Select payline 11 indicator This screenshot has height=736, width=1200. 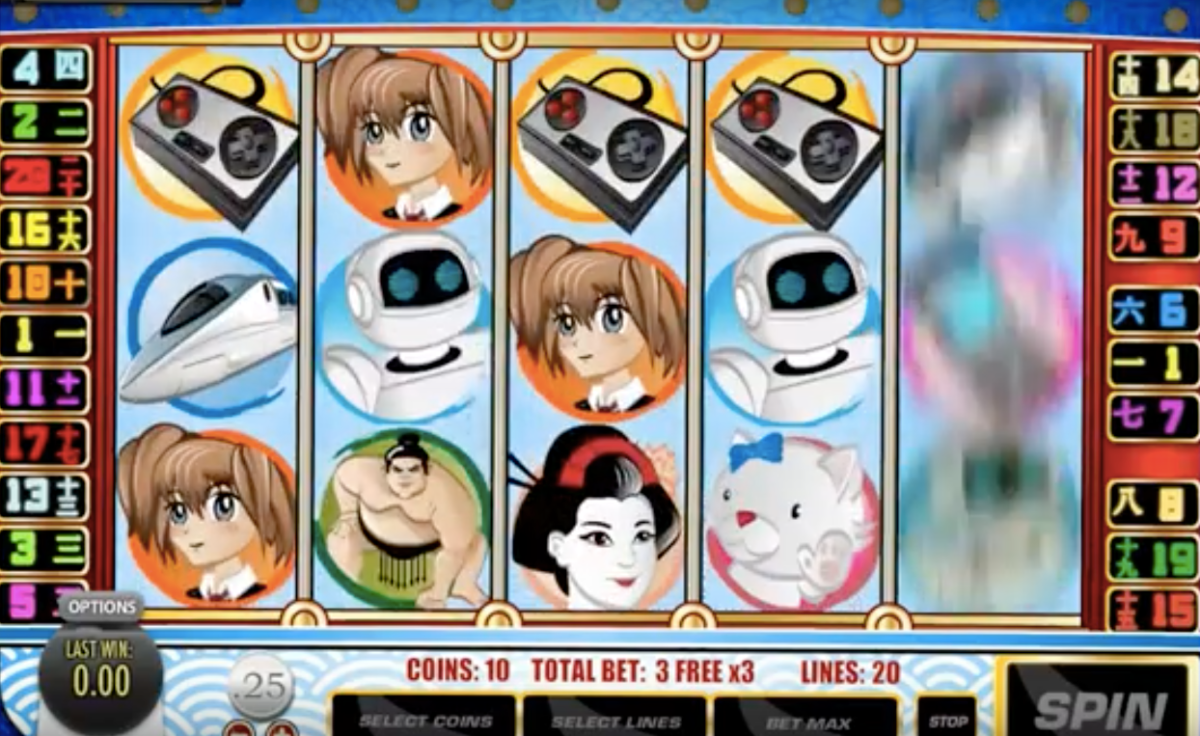[46, 389]
